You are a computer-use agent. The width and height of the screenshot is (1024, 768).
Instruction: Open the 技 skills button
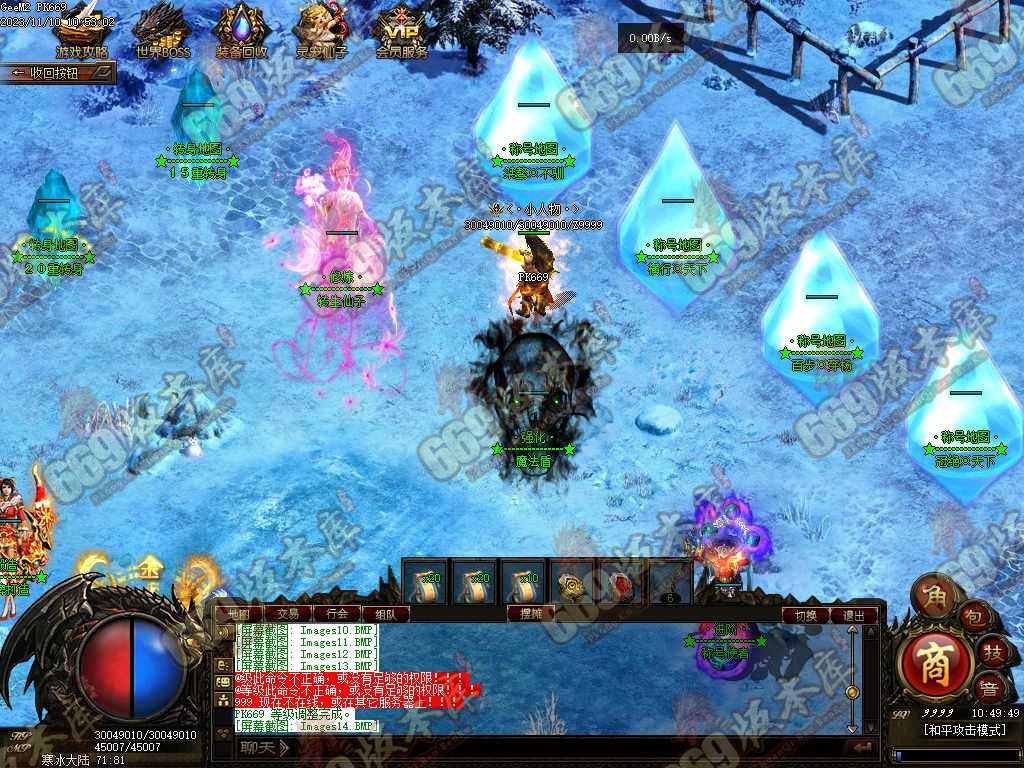(991, 651)
